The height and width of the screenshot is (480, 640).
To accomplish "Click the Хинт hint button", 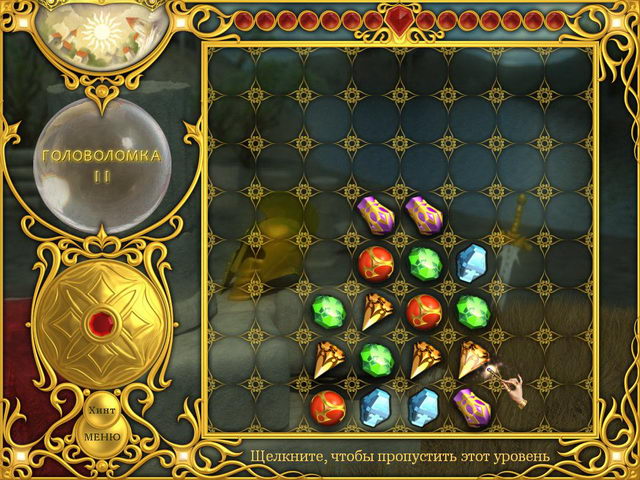I will pyautogui.click(x=102, y=410).
